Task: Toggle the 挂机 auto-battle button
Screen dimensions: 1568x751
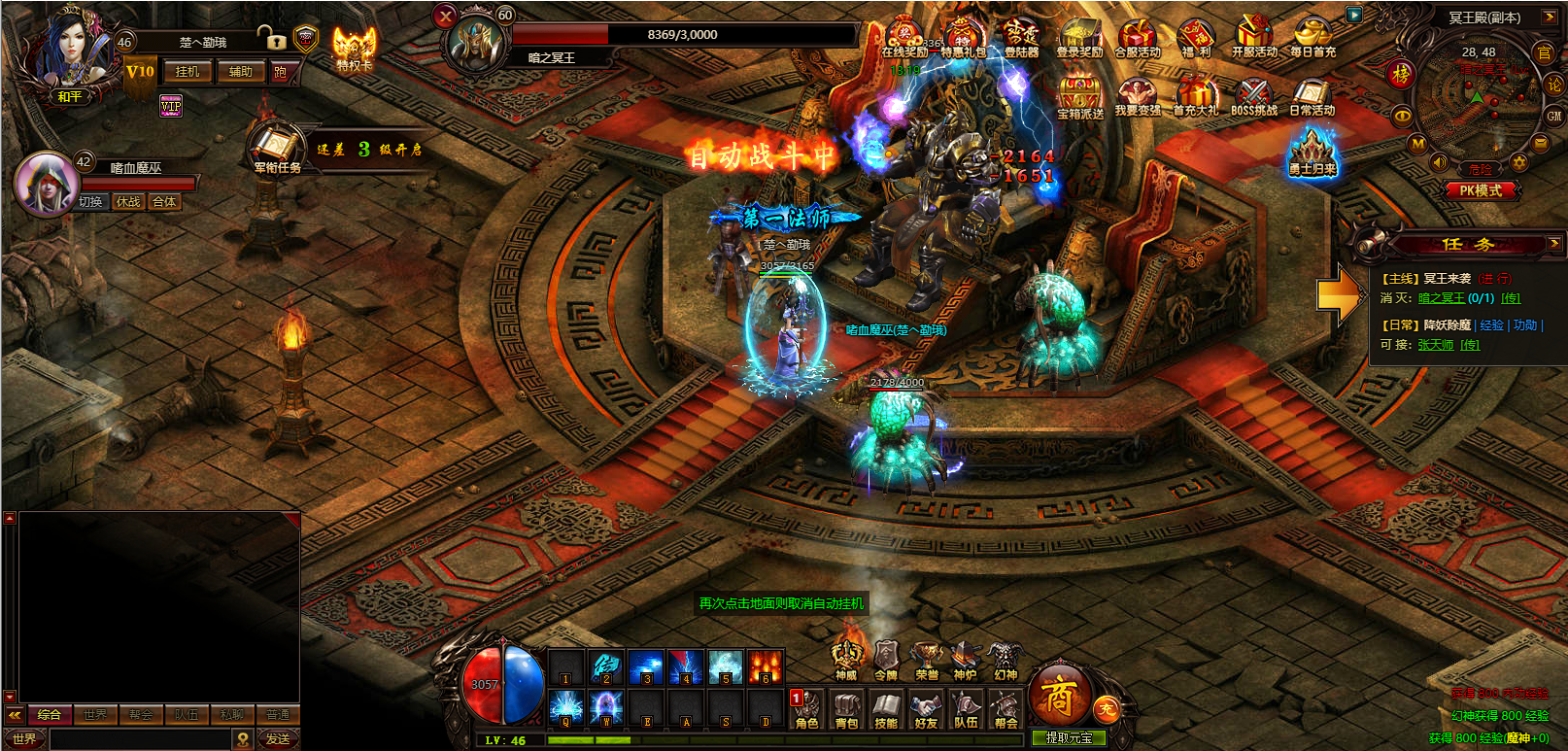Action: [187, 72]
